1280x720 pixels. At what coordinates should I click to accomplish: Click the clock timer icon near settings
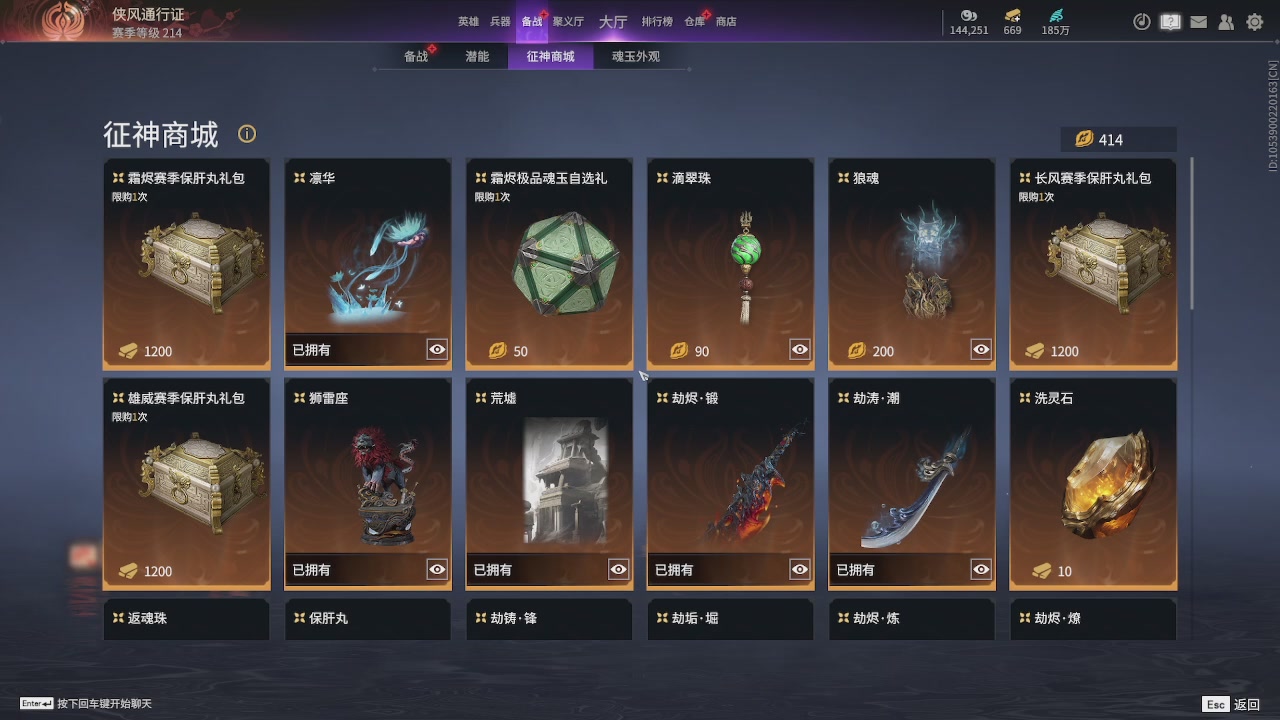coord(1142,21)
